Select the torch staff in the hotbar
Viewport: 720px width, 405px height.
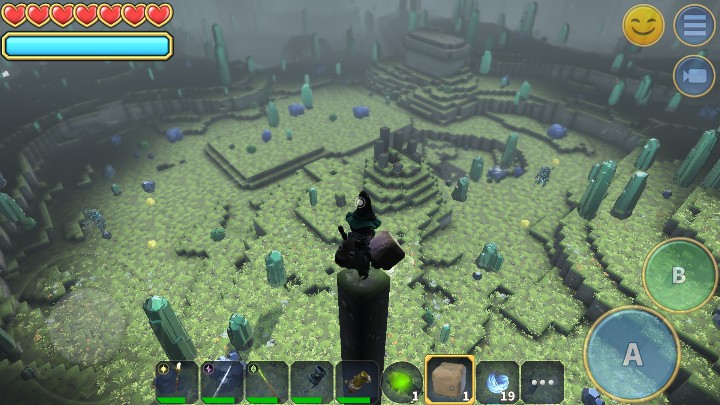[x=176, y=382]
